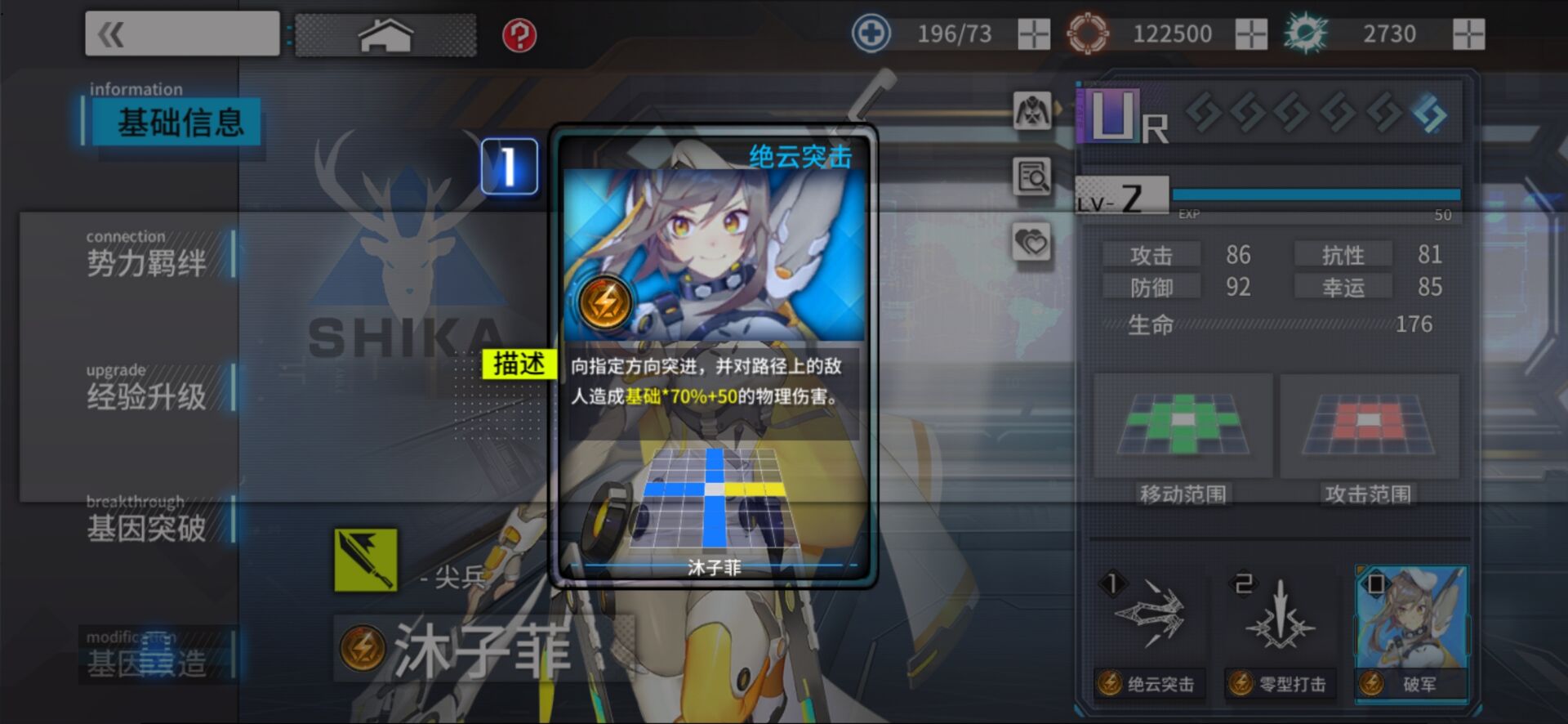Open the magnifier detail view icon
1568x724 pixels.
coord(1032,177)
